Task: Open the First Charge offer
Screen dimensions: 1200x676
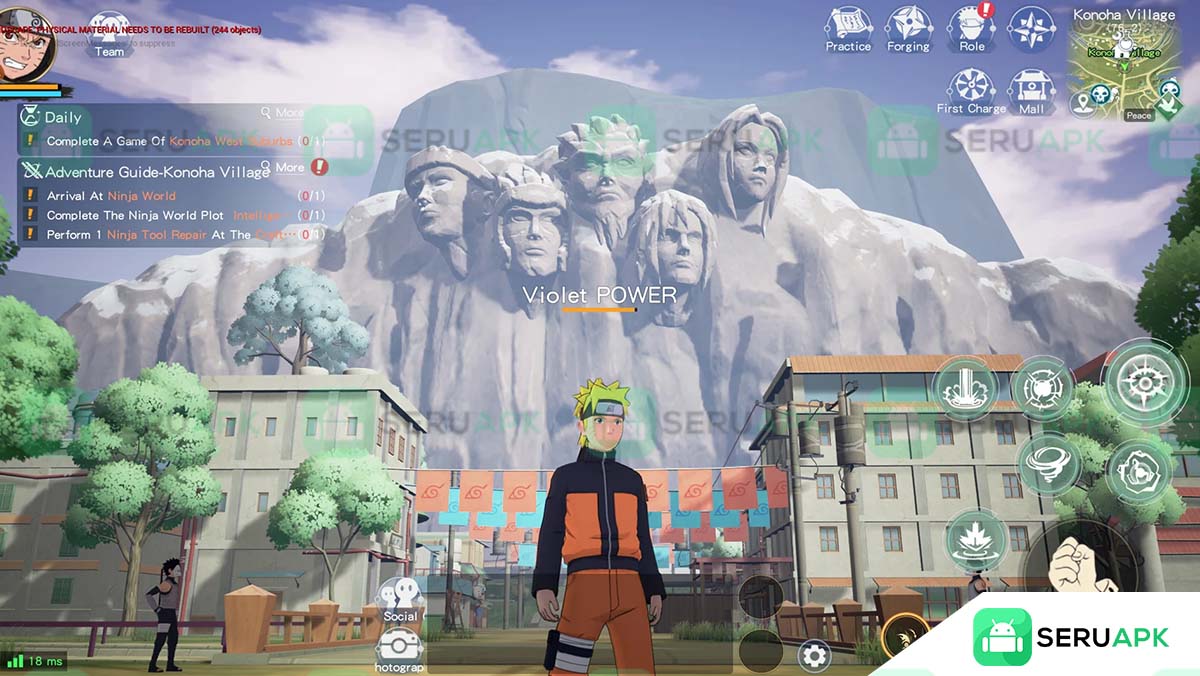Action: (x=971, y=90)
